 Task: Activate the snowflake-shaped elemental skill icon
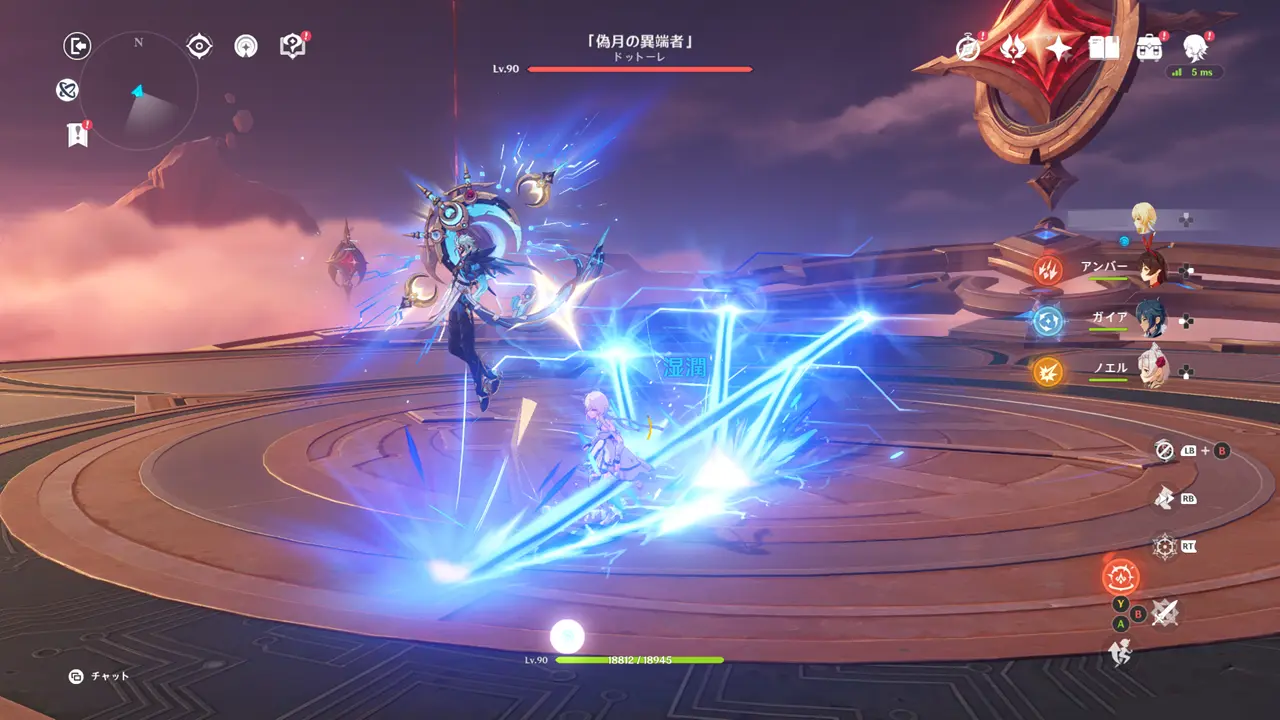point(1165,547)
